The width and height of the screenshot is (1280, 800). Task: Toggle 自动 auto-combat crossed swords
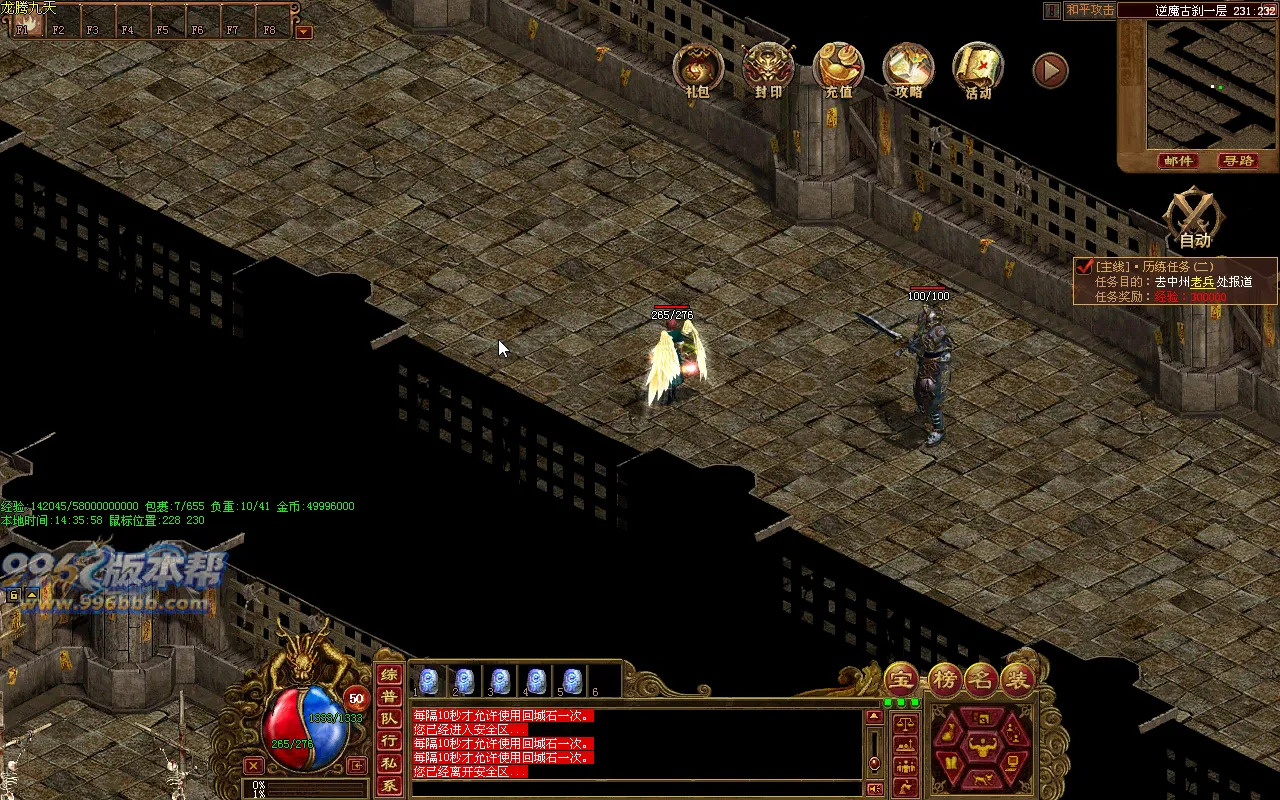coord(1195,216)
